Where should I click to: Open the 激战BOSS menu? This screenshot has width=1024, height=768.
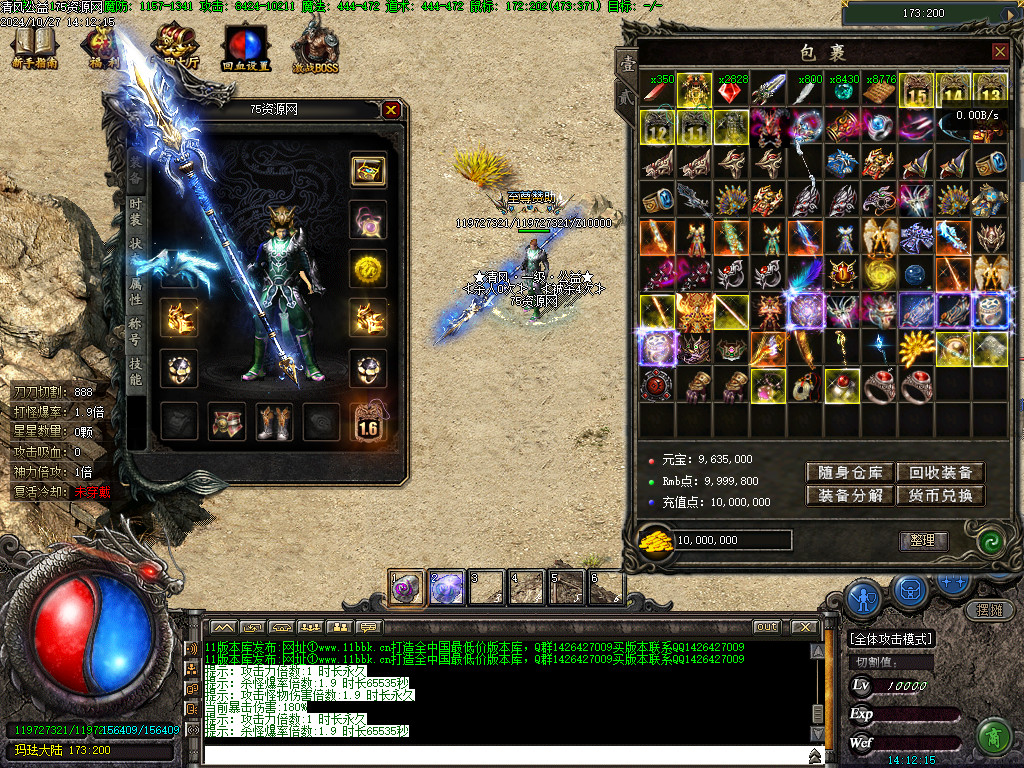(x=315, y=49)
